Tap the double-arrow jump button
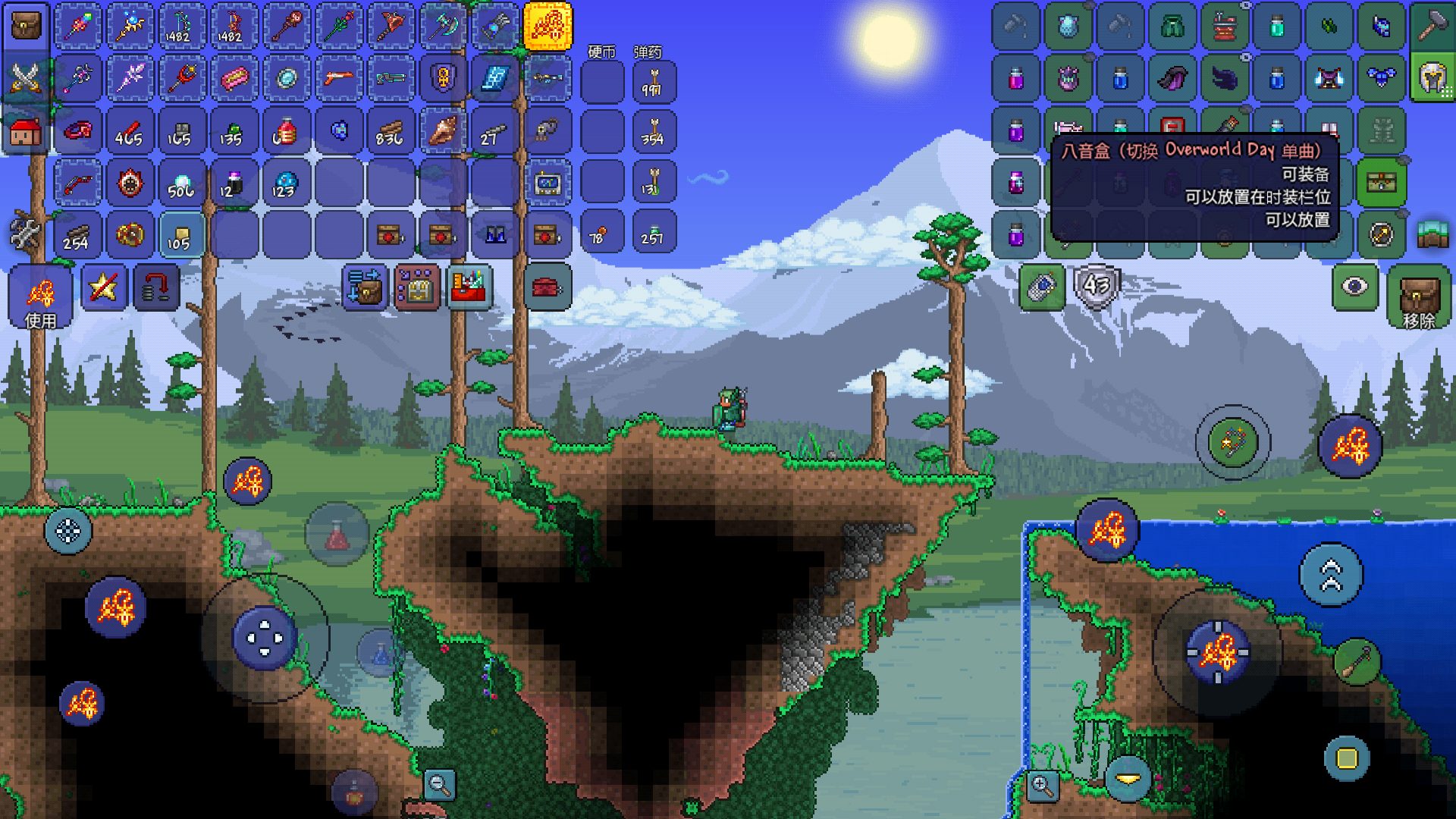The height and width of the screenshot is (819, 1456). 1331,575
